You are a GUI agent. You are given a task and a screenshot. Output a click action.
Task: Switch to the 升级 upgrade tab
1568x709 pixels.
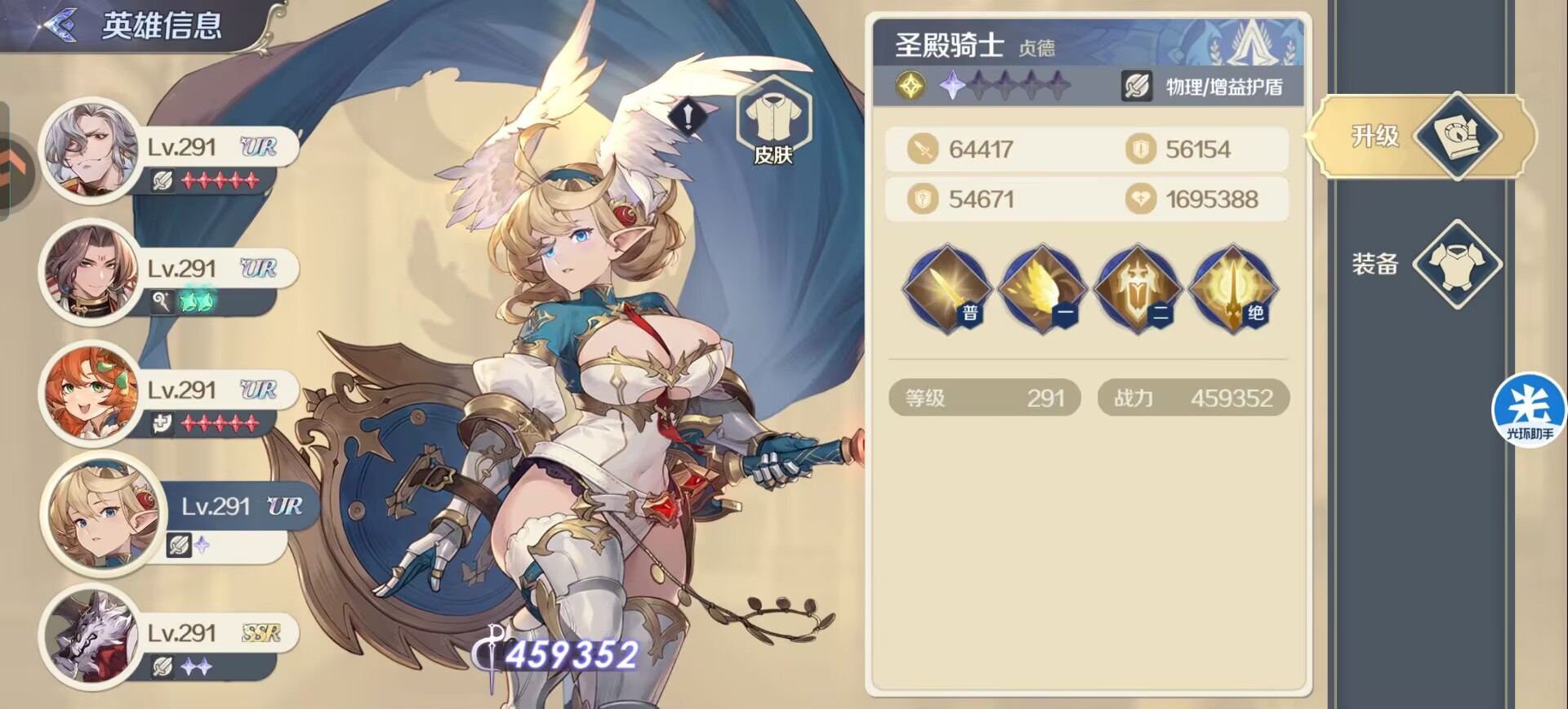point(1423,136)
